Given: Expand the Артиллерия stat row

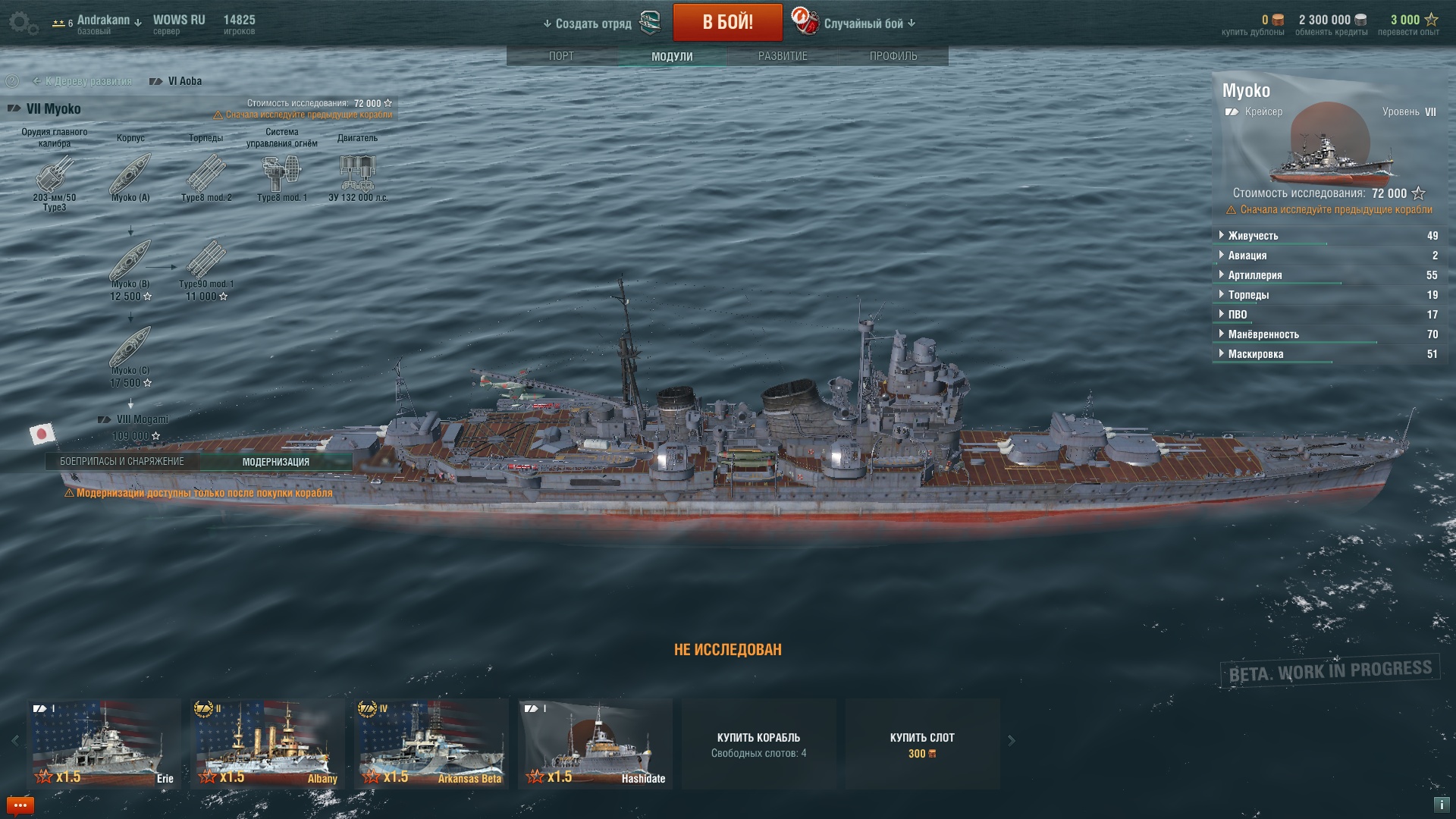Looking at the screenshot, I should tap(1255, 275).
